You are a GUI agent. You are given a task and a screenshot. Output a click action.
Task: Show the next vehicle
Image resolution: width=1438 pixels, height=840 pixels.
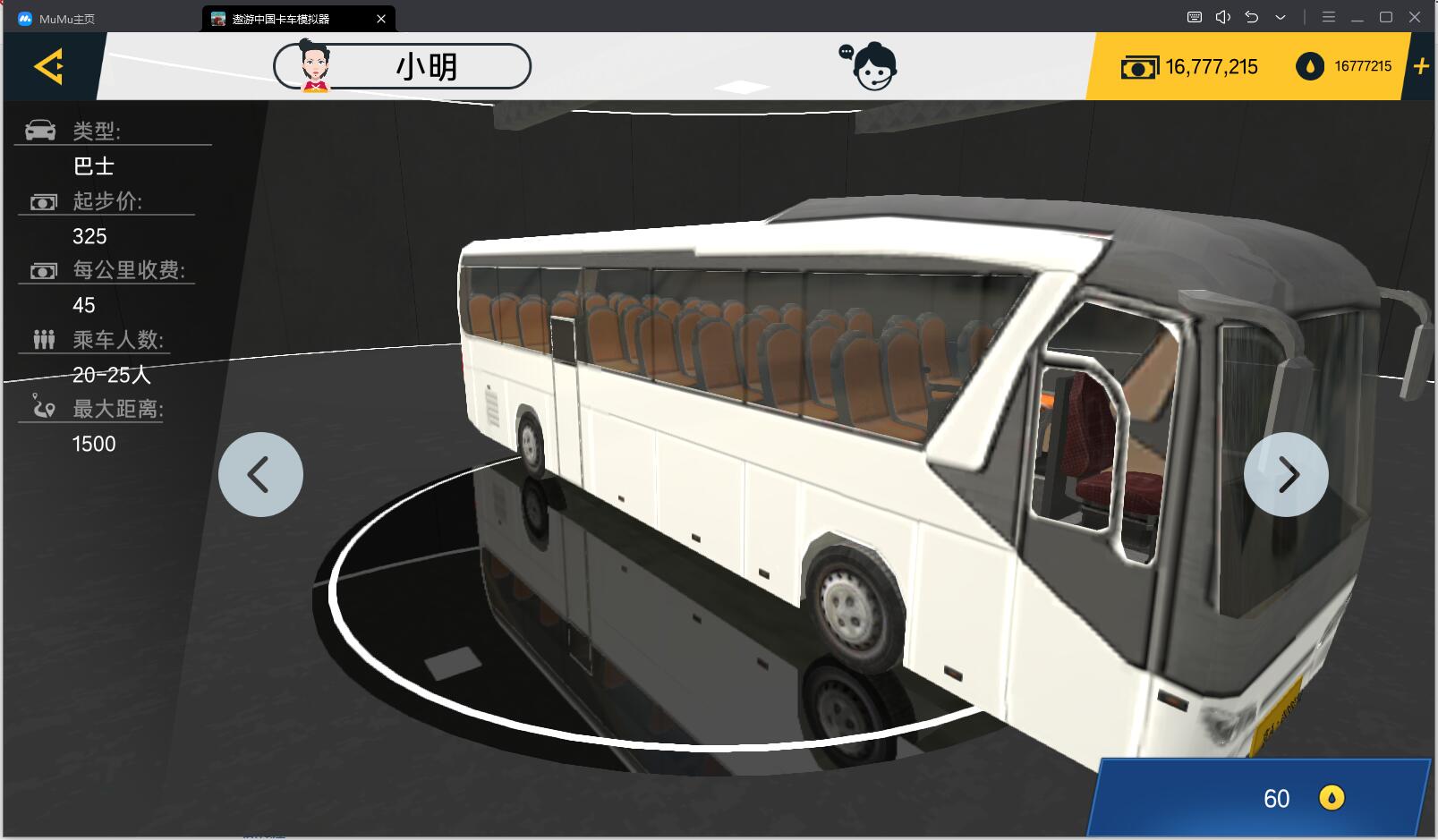pos(1286,474)
